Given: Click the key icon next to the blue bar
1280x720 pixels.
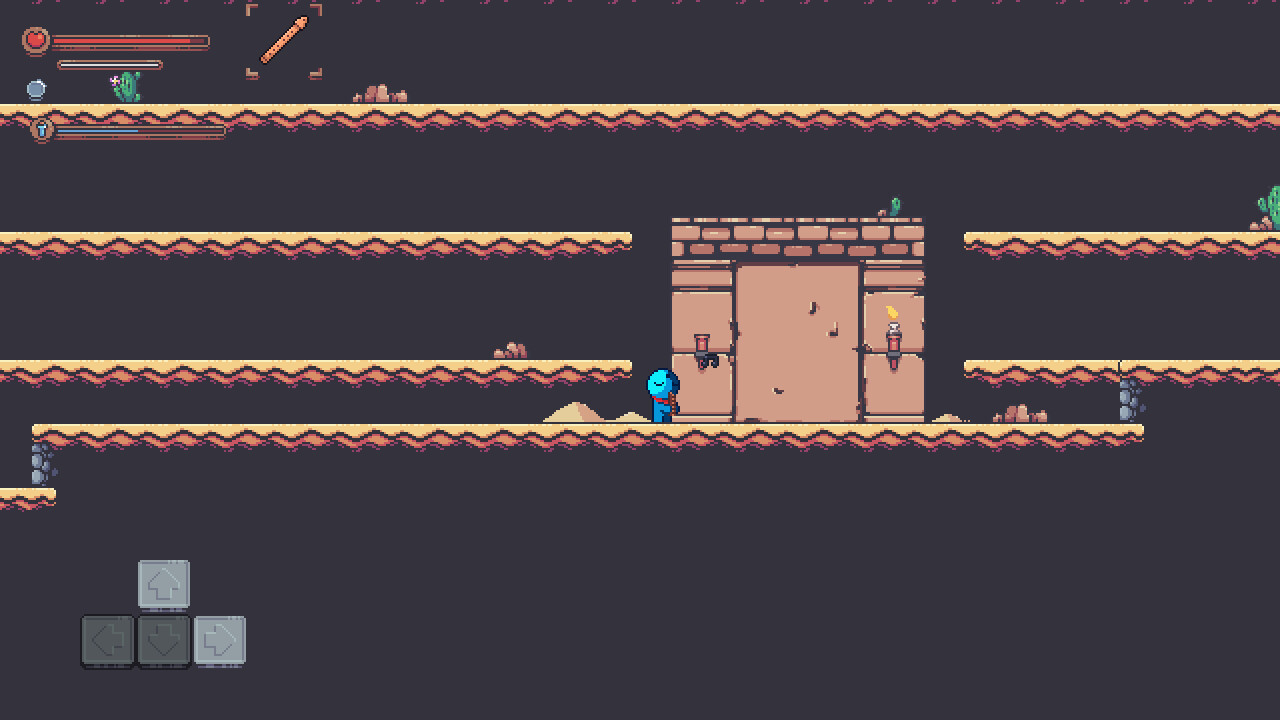Looking at the screenshot, I should click(40, 130).
